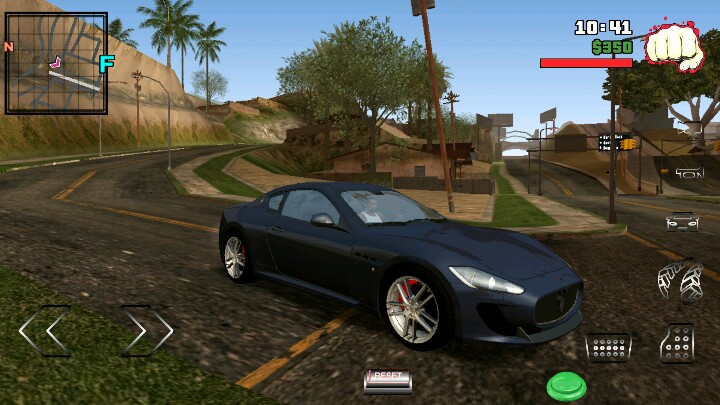Open the radar minimap

(57, 63)
